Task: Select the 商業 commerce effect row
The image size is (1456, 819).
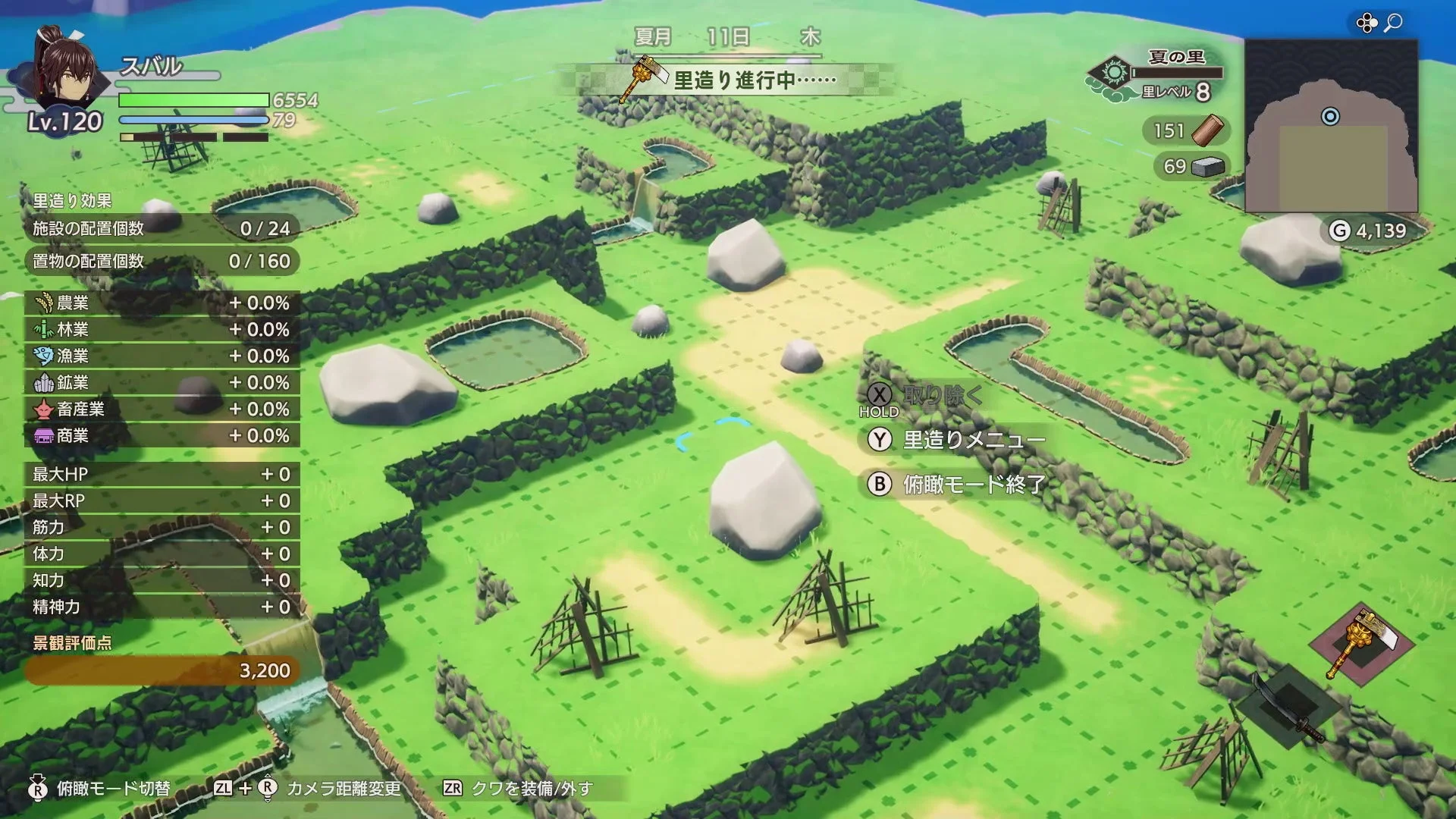Action: point(162,435)
